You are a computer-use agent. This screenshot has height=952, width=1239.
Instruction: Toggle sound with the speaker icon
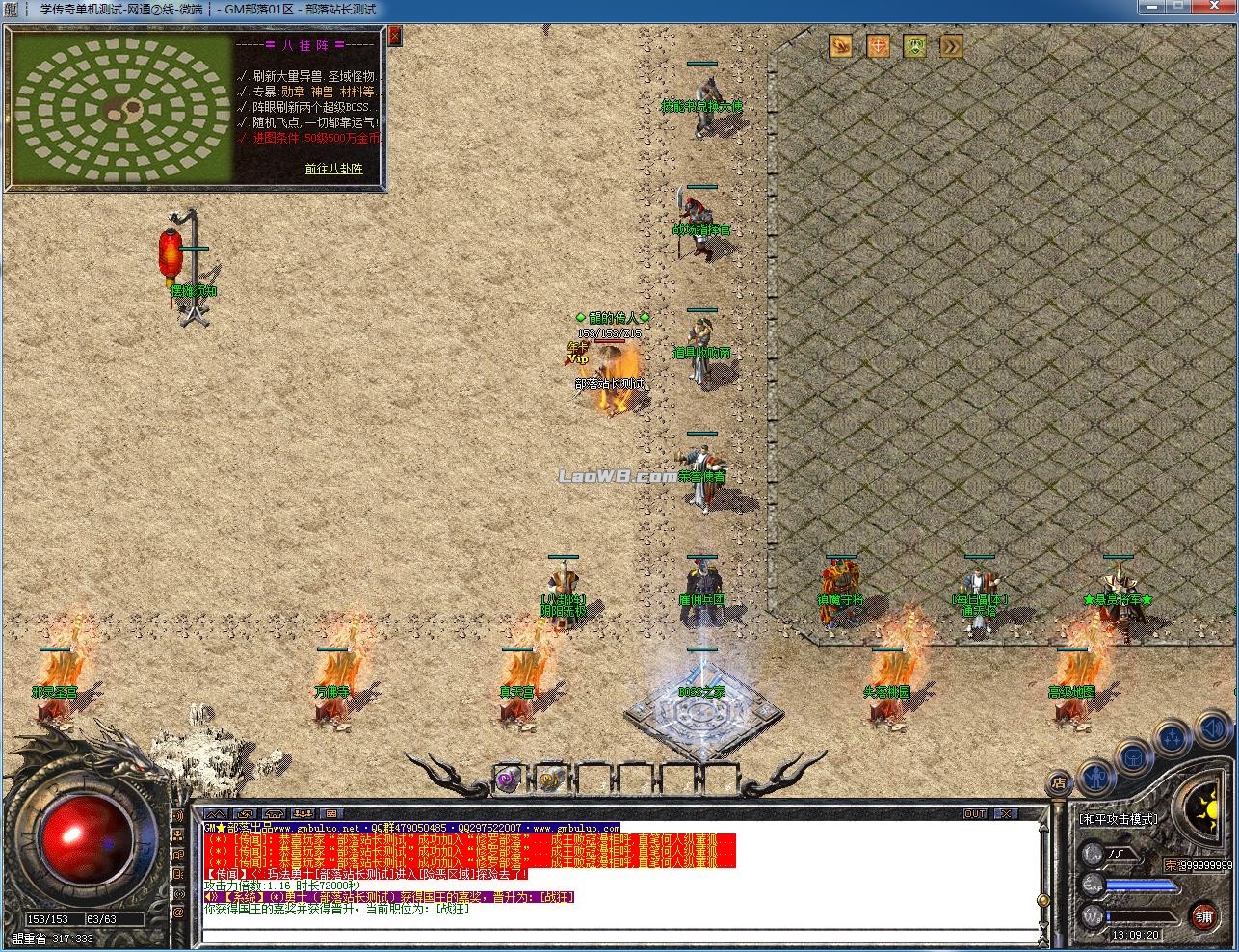click(1215, 731)
